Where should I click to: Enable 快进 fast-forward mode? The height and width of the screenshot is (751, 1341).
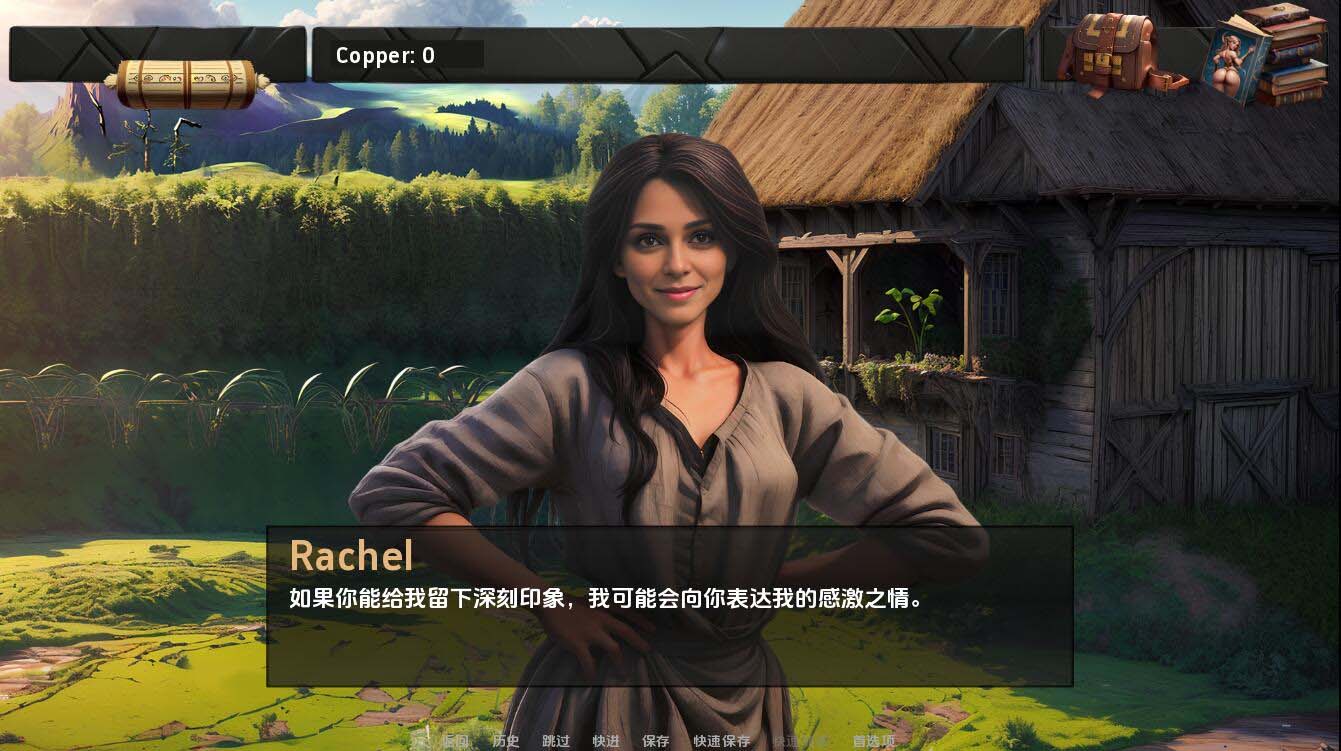[608, 741]
